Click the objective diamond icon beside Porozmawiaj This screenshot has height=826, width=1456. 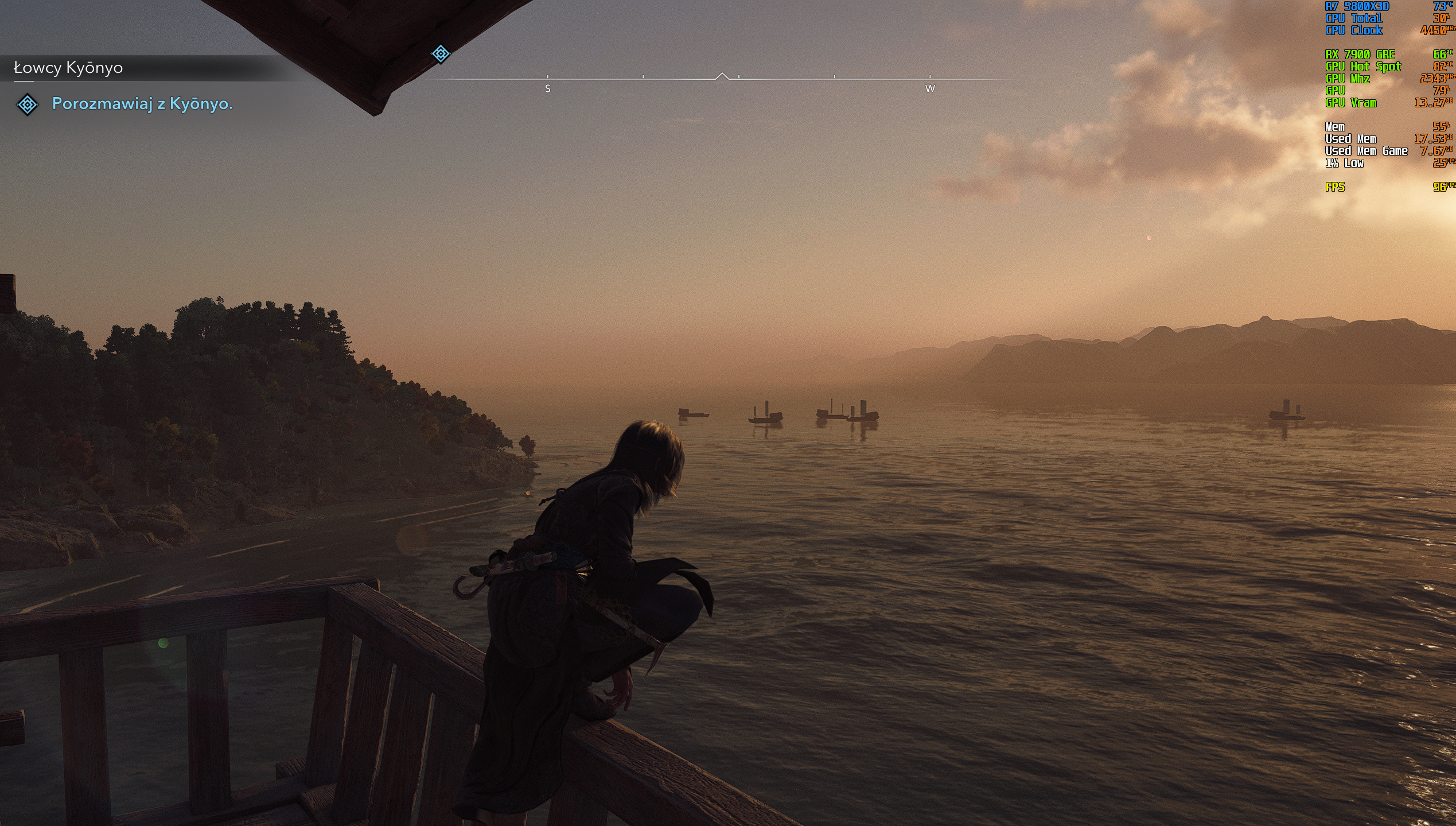click(27, 104)
